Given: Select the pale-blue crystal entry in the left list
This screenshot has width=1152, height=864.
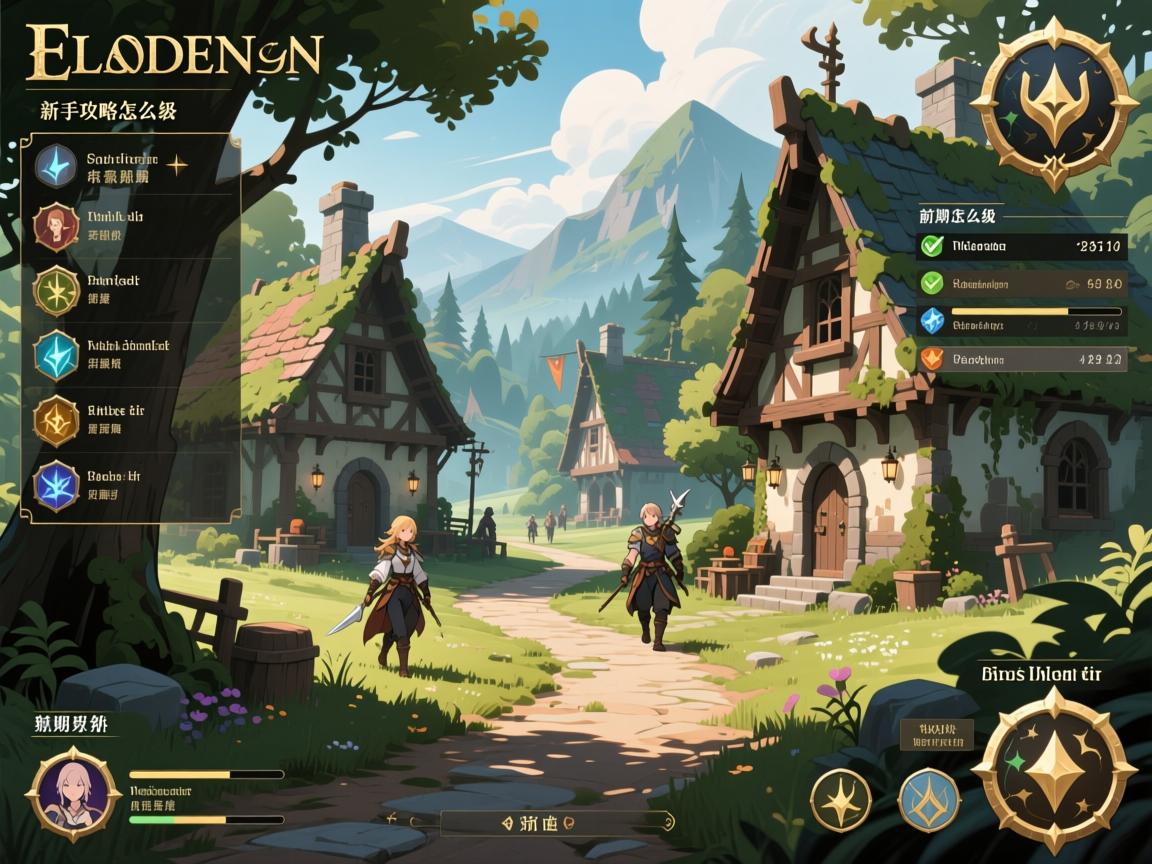Looking at the screenshot, I should coord(58,166).
